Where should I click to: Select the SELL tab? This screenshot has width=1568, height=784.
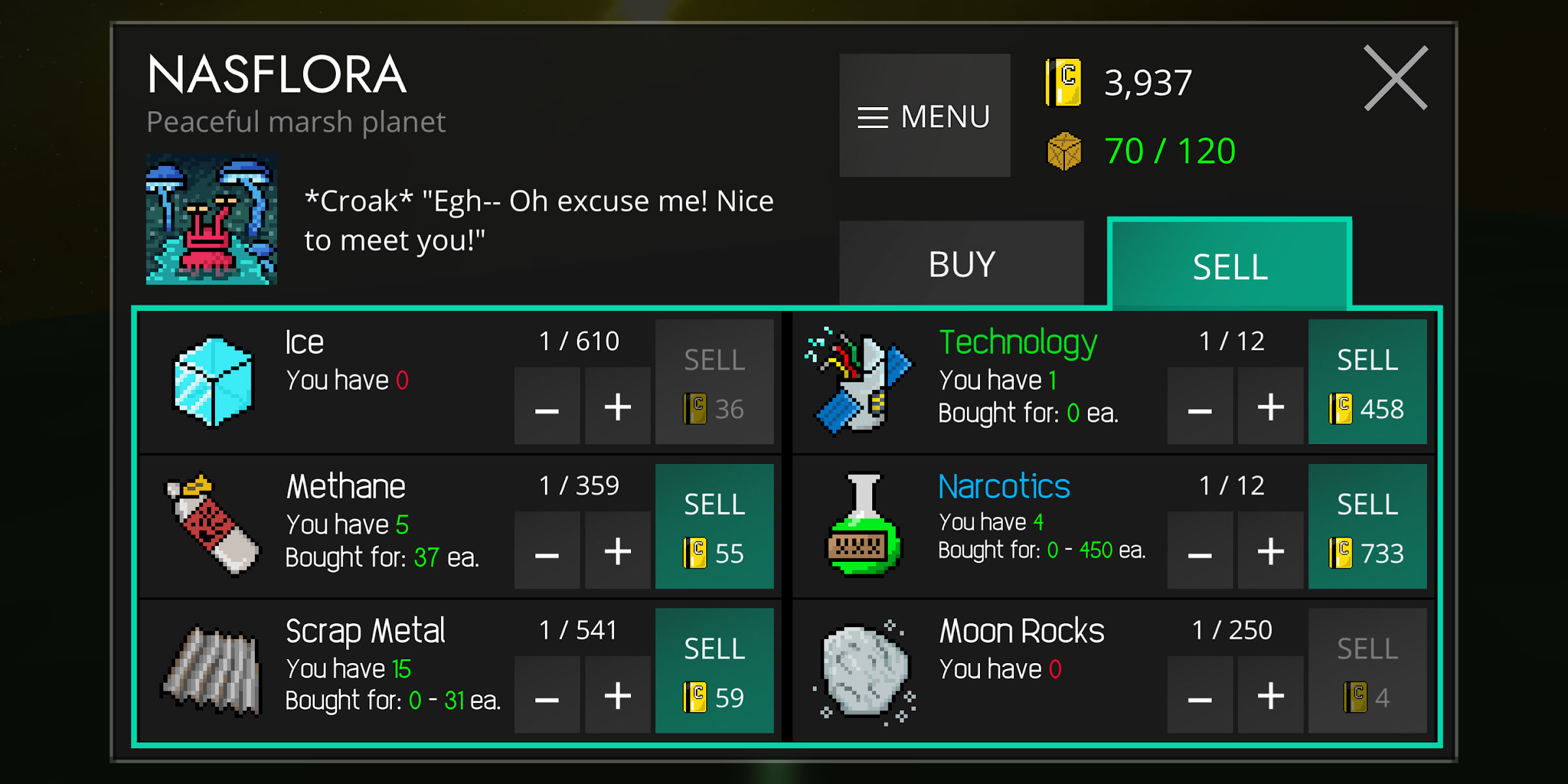(x=1230, y=264)
